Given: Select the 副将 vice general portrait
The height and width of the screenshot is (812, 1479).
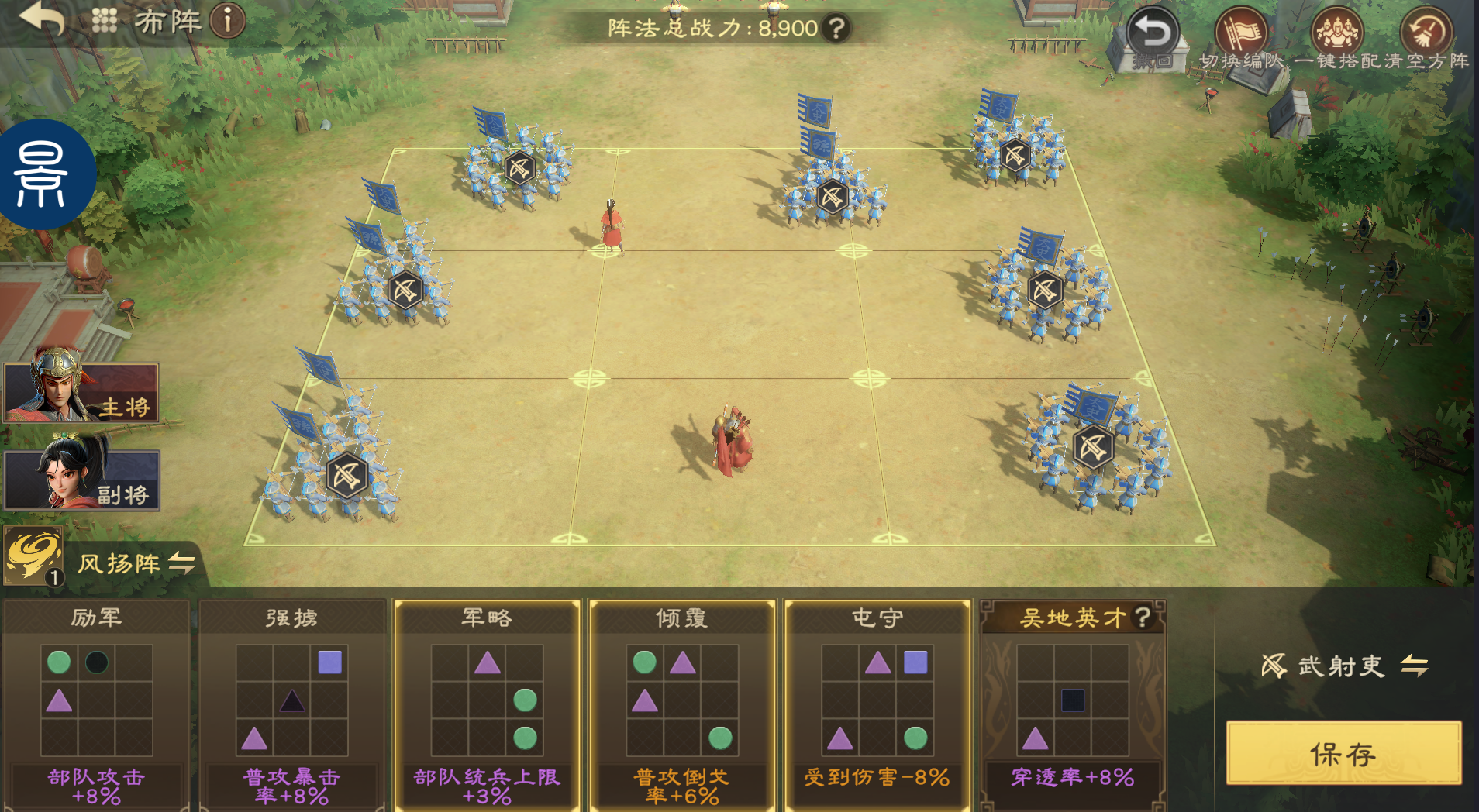Looking at the screenshot, I should click(81, 479).
